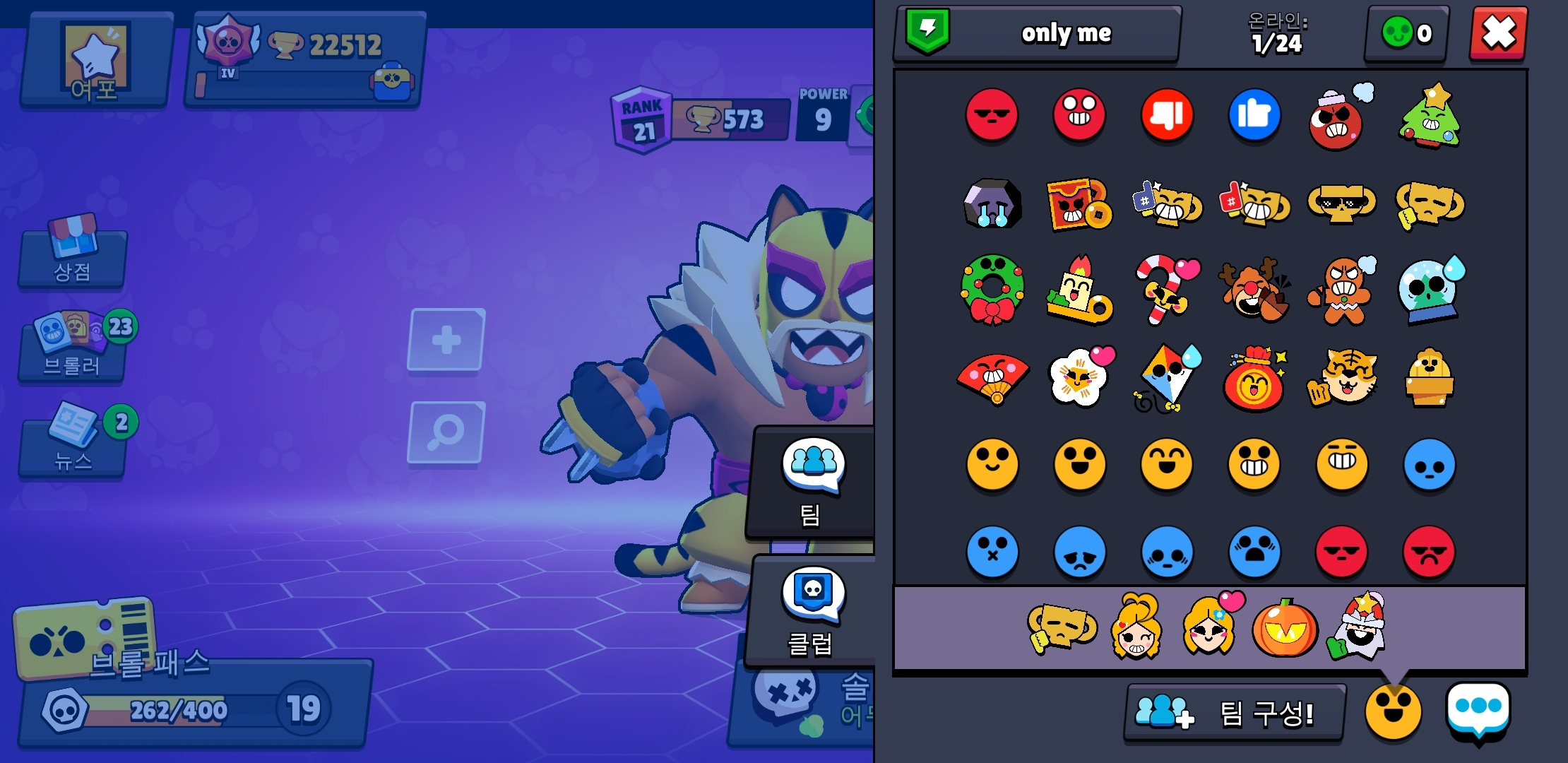Tap the 팀 구성! team invite button
Viewport: 1568px width, 763px height.
click(x=1233, y=712)
